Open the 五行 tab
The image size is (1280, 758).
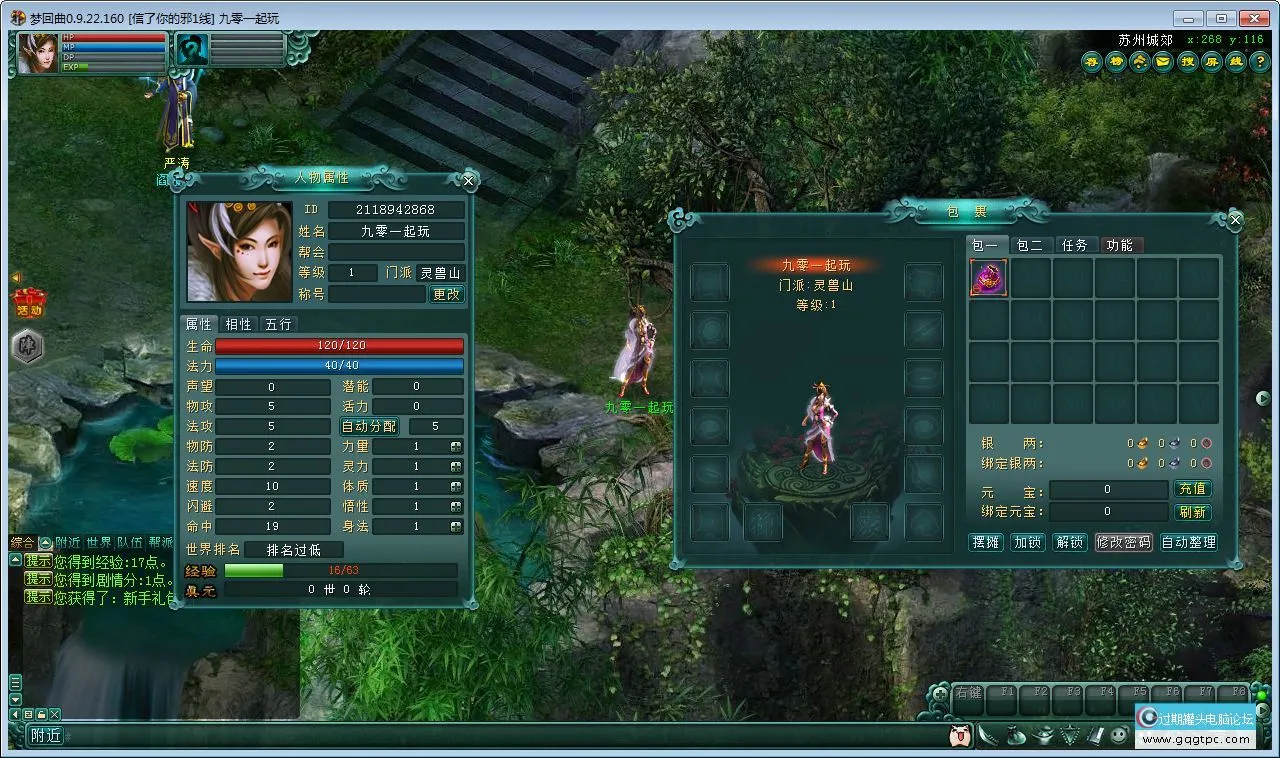click(278, 324)
